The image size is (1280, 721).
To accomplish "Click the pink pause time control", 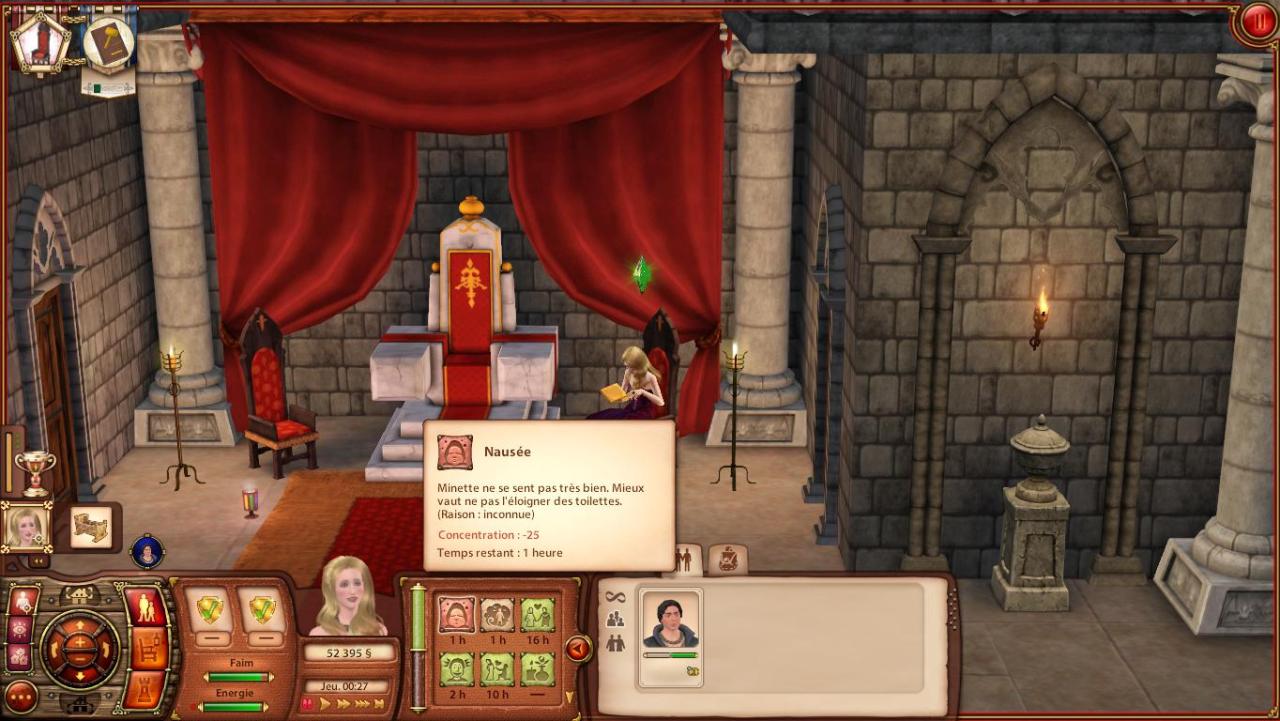I will (x=307, y=703).
